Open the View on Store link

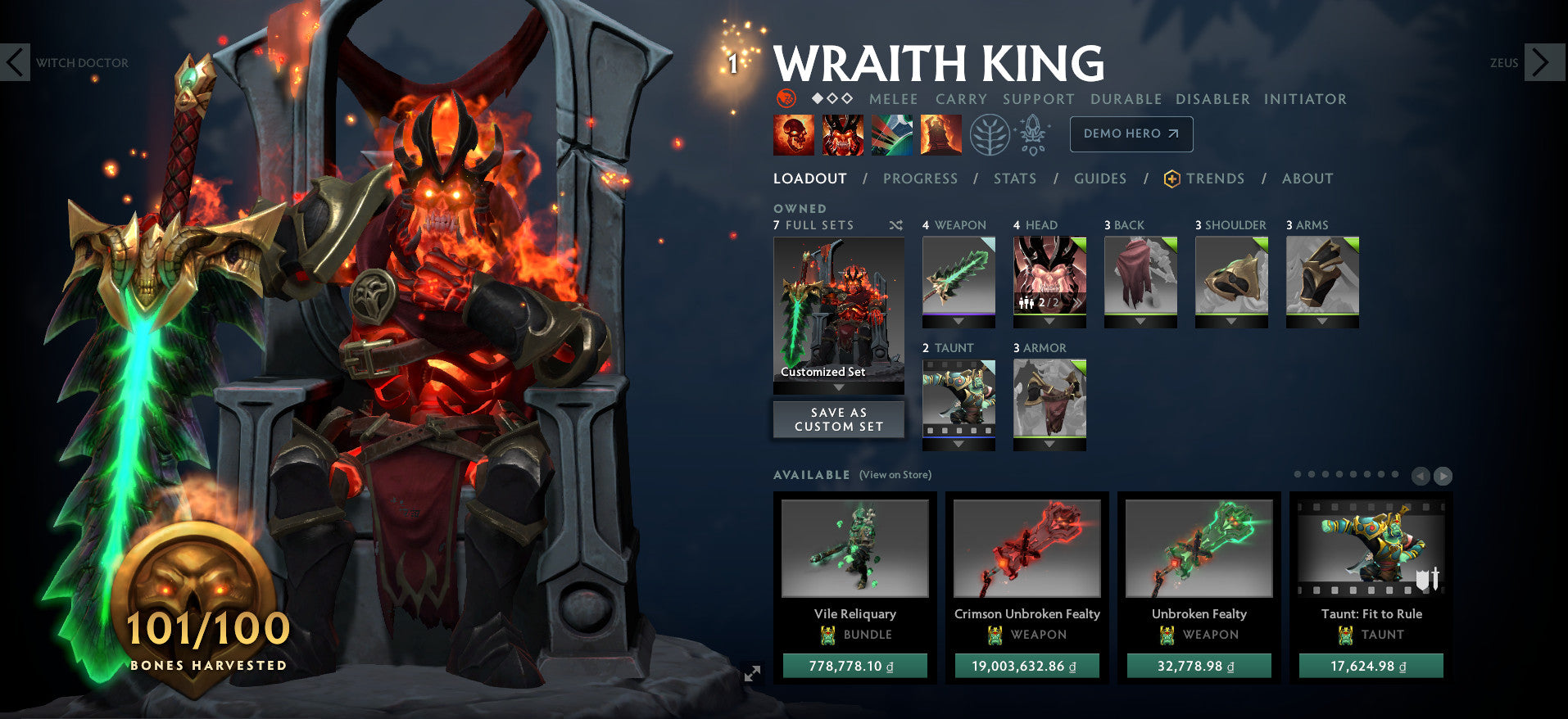pos(895,474)
